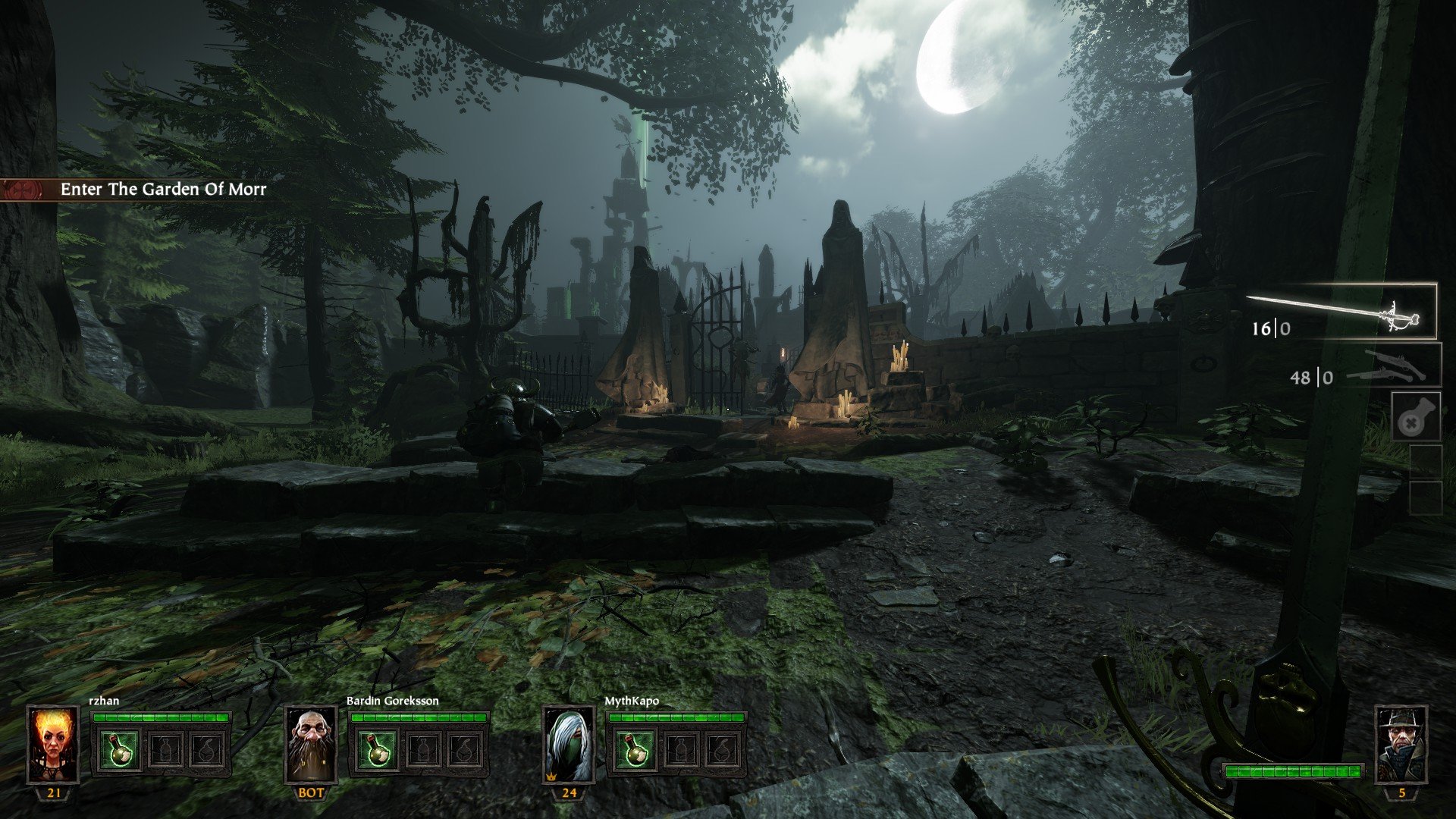Select the rapier melee weapon slot

[x=1342, y=312]
